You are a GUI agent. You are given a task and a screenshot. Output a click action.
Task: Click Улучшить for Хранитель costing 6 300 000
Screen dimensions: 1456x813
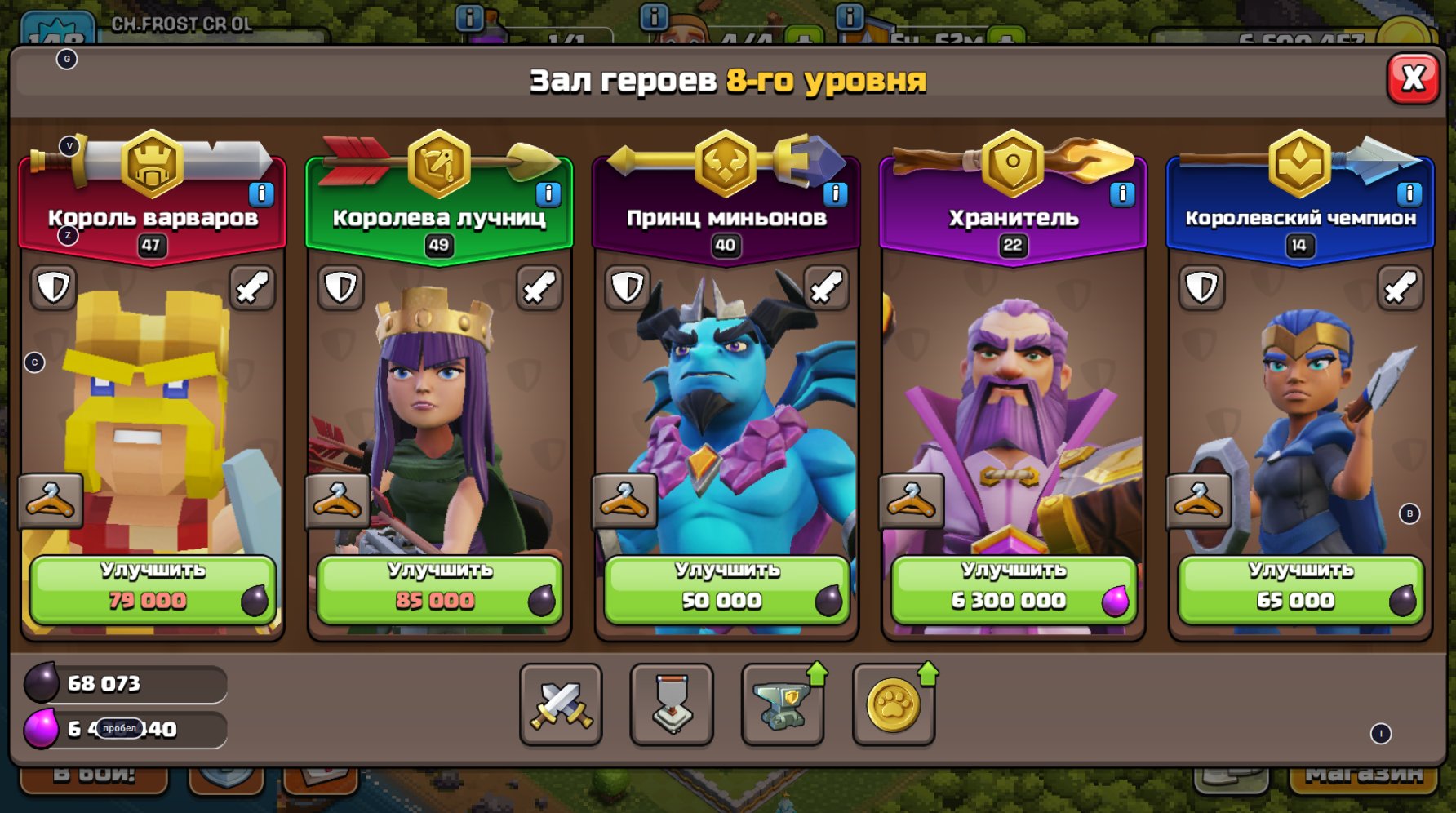1013,586
